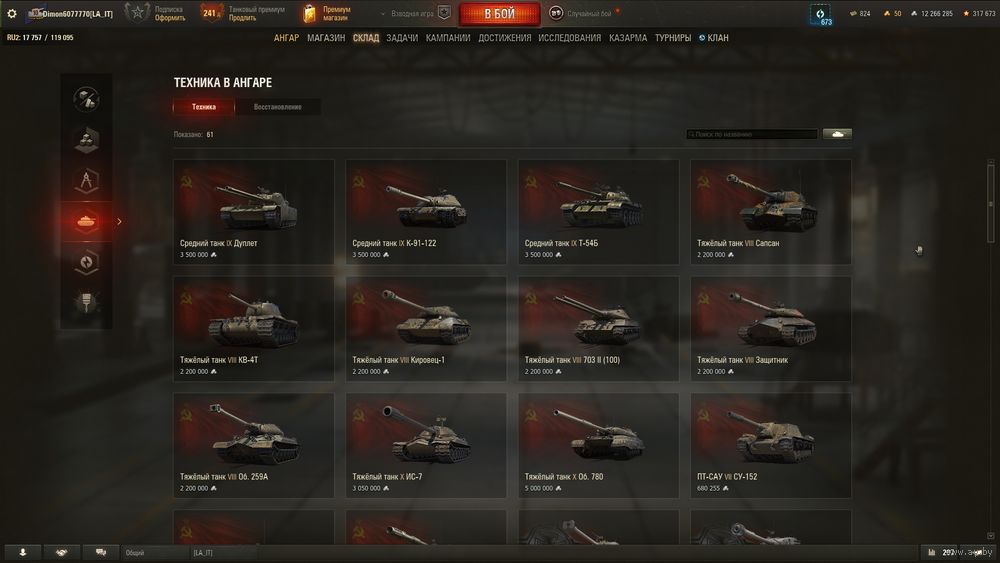Choose the К-91-122 tank card
This screenshot has height=563, width=1000.
click(x=426, y=212)
